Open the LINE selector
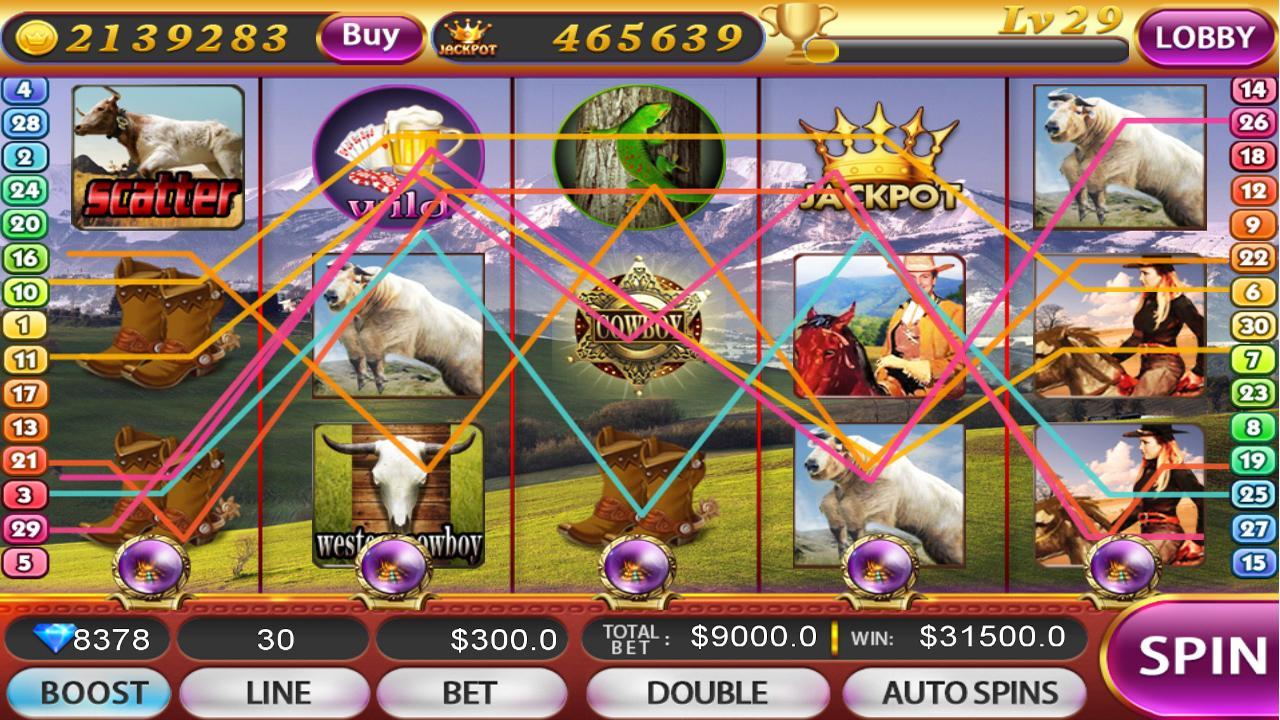This screenshot has width=1280, height=720. point(276,690)
